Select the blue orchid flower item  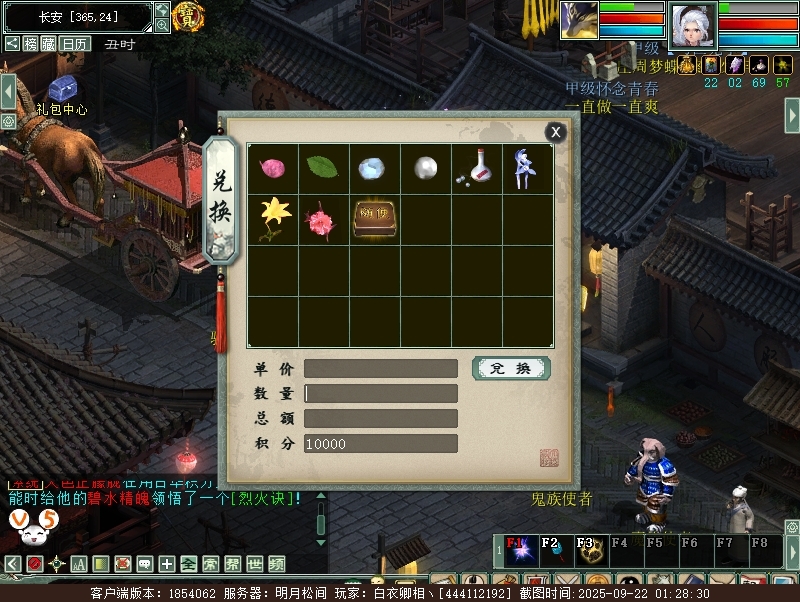(x=527, y=168)
